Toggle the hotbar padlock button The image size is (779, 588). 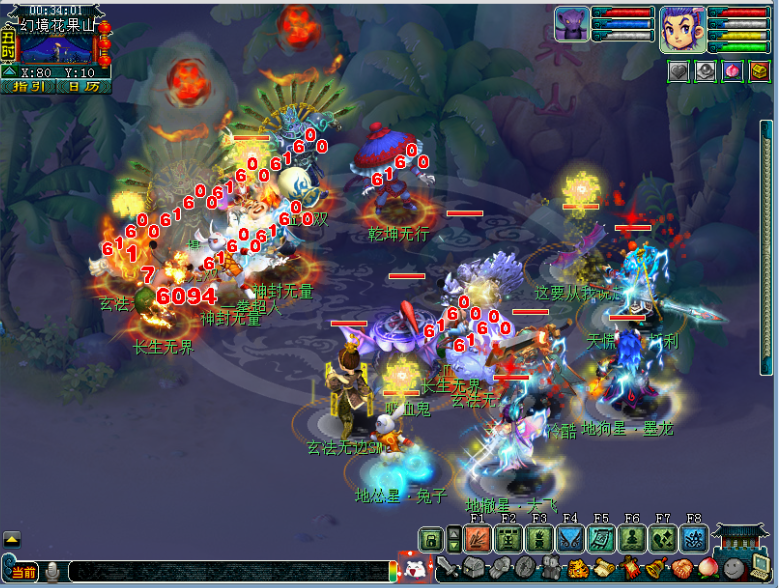click(x=430, y=538)
